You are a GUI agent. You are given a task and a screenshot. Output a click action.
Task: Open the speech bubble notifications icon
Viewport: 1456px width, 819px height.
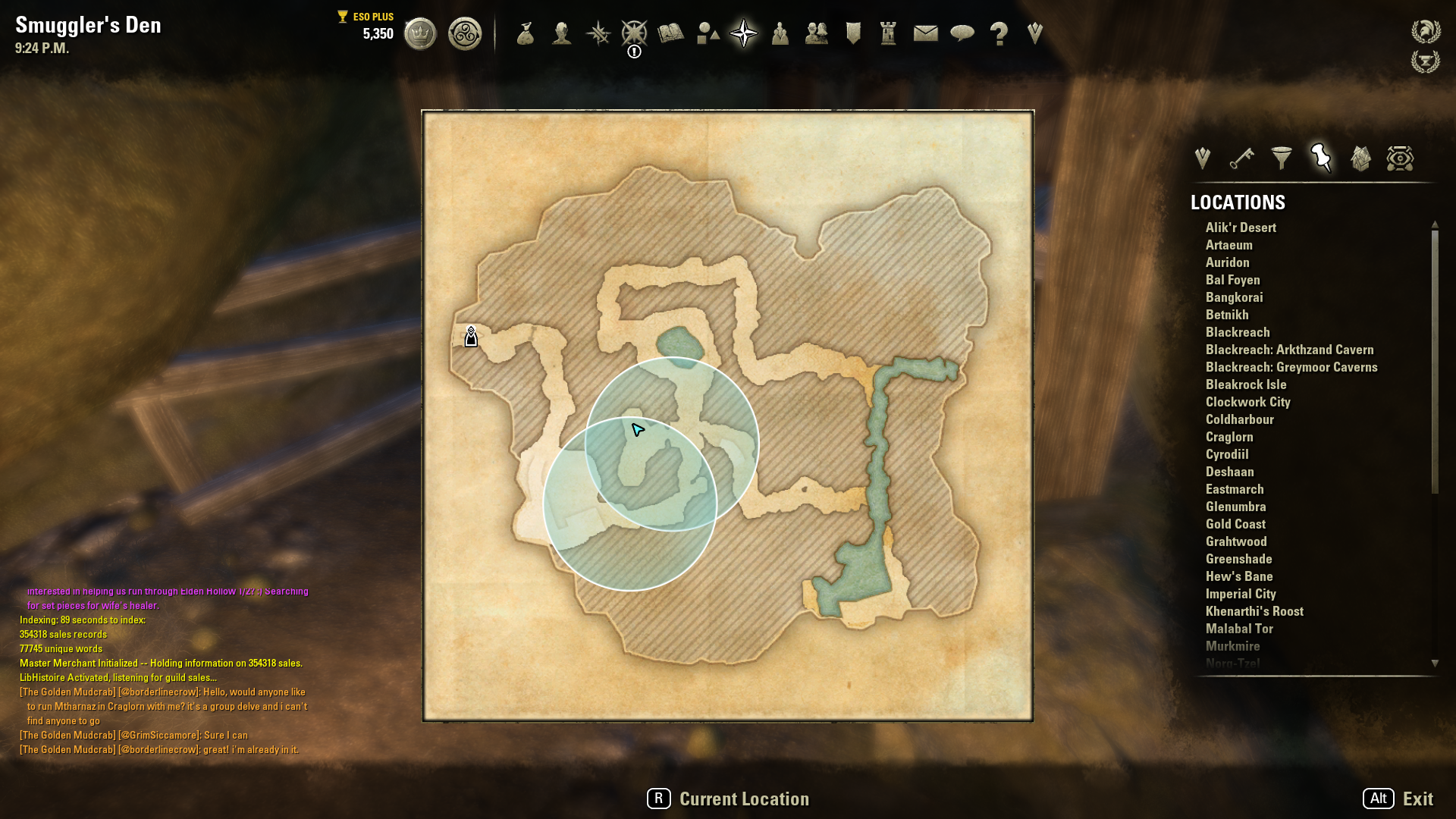click(962, 33)
